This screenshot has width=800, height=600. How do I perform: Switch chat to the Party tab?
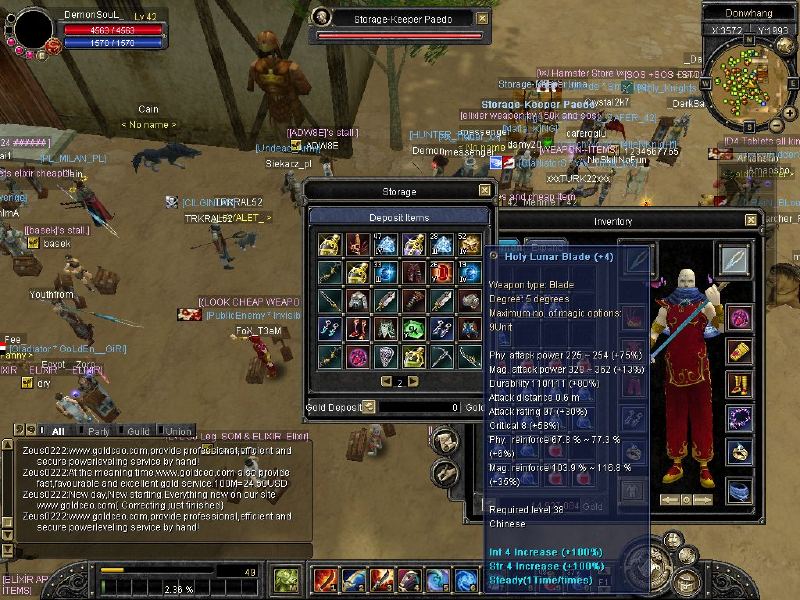[98, 431]
